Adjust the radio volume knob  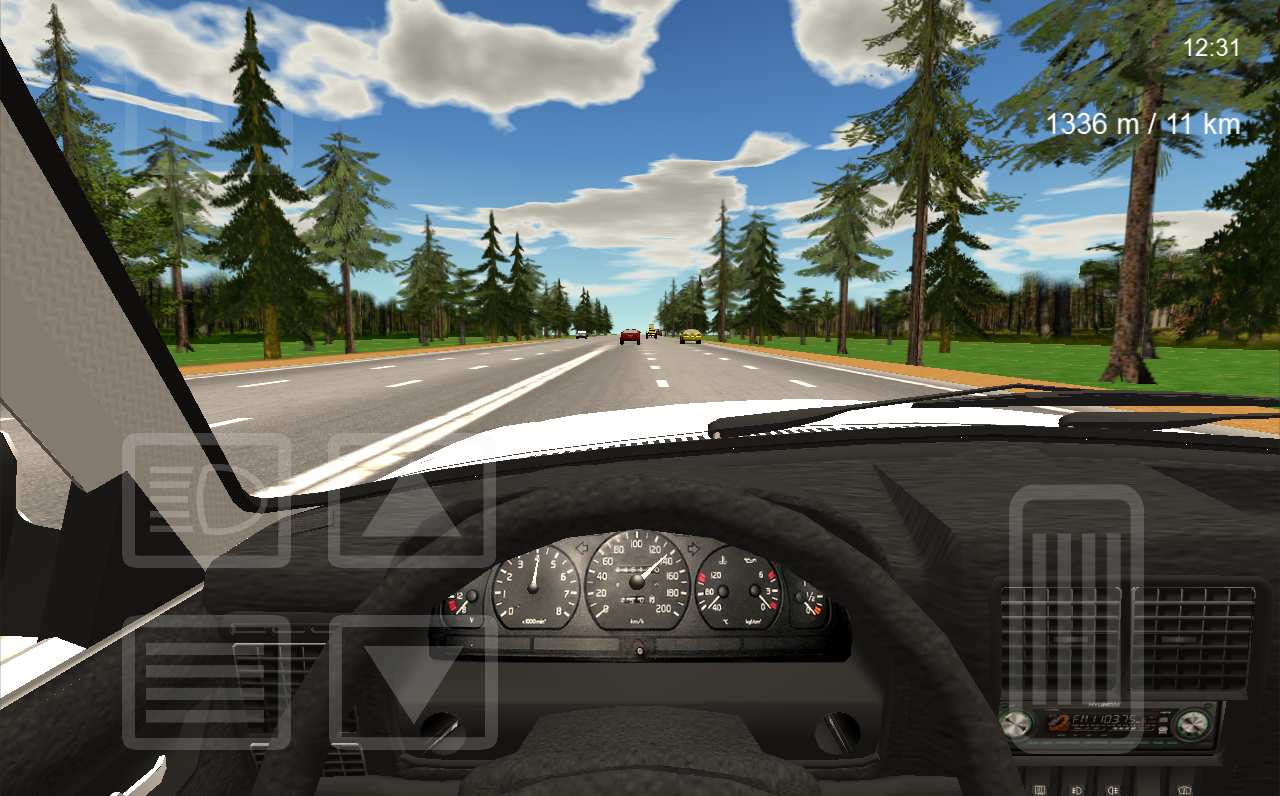[x=1015, y=723]
